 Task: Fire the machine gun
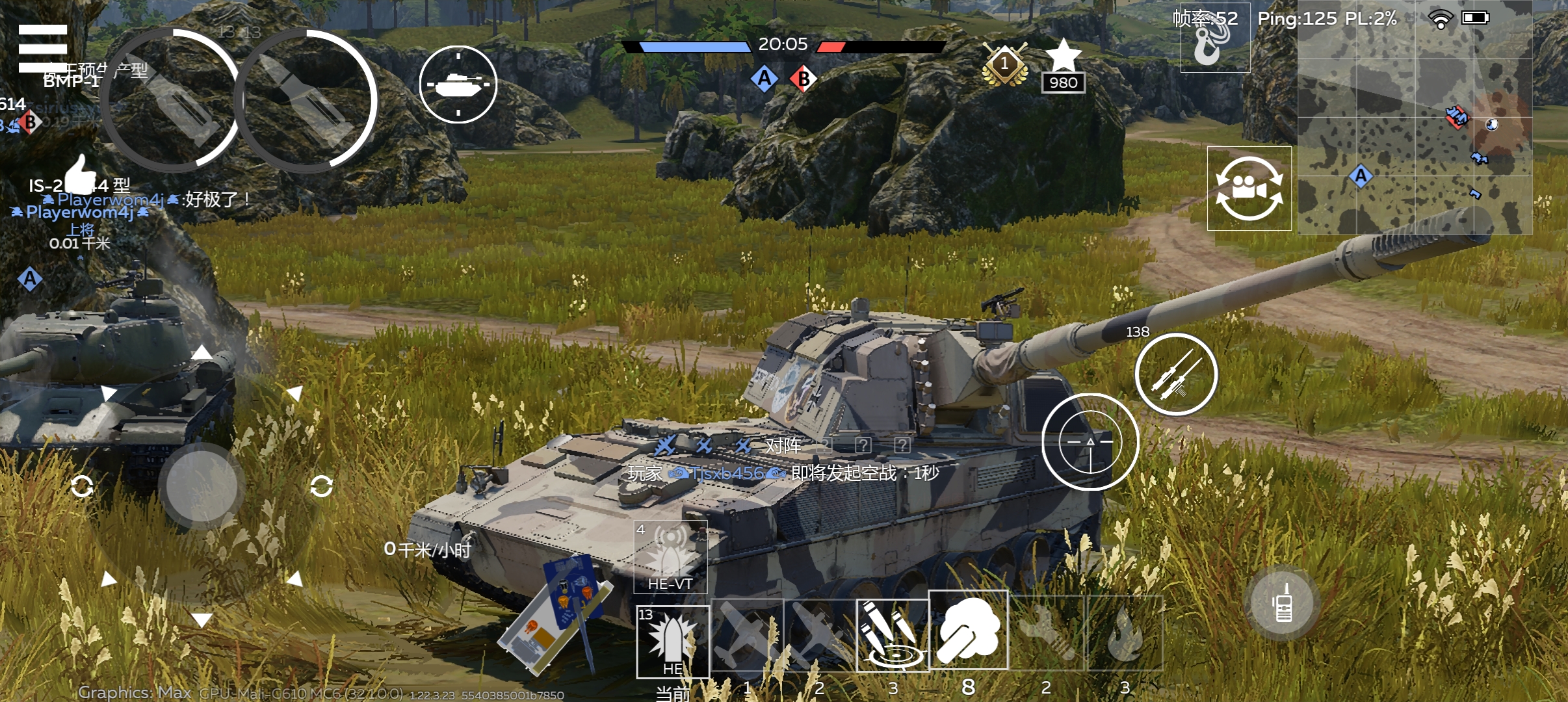[1176, 374]
